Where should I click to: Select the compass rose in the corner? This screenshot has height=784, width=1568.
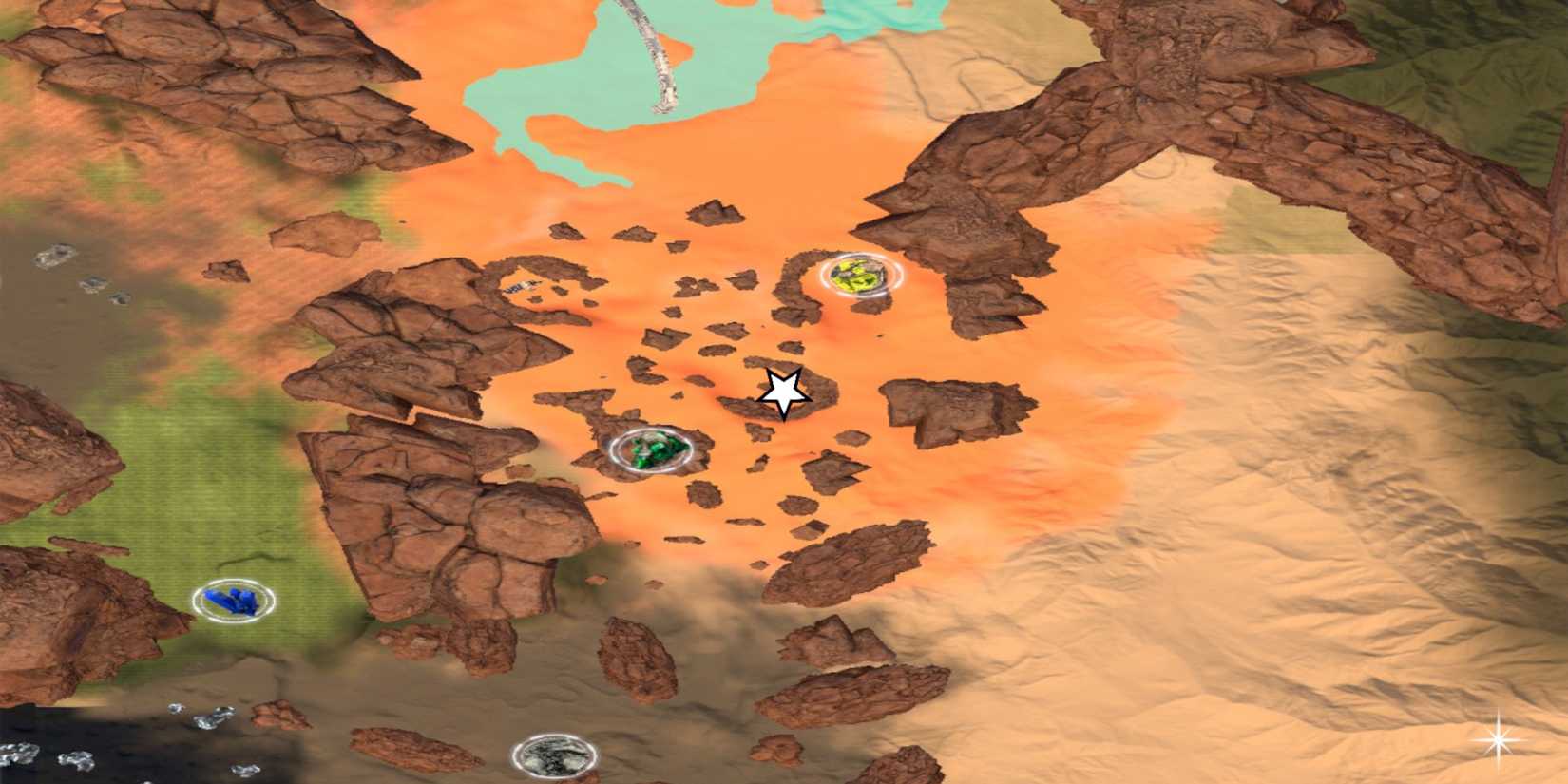[x=1500, y=740]
